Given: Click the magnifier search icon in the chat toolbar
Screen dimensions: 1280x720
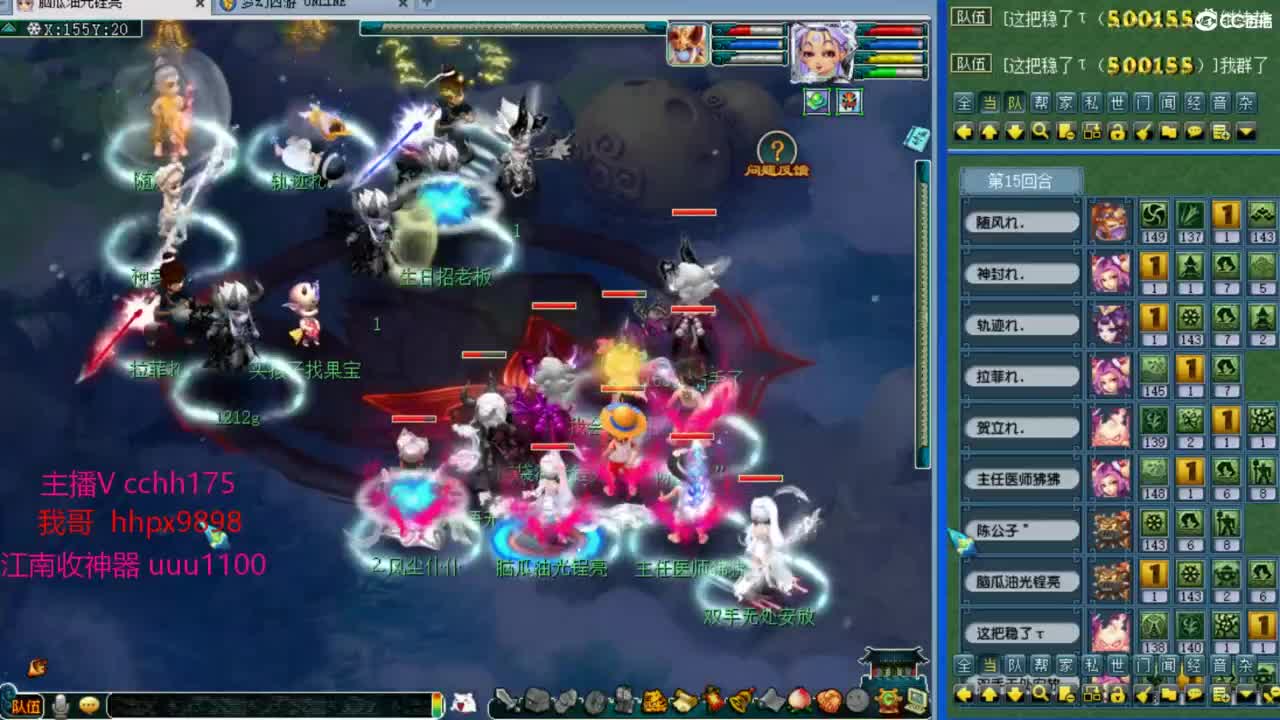Looking at the screenshot, I should pyautogui.click(x=1039, y=130).
